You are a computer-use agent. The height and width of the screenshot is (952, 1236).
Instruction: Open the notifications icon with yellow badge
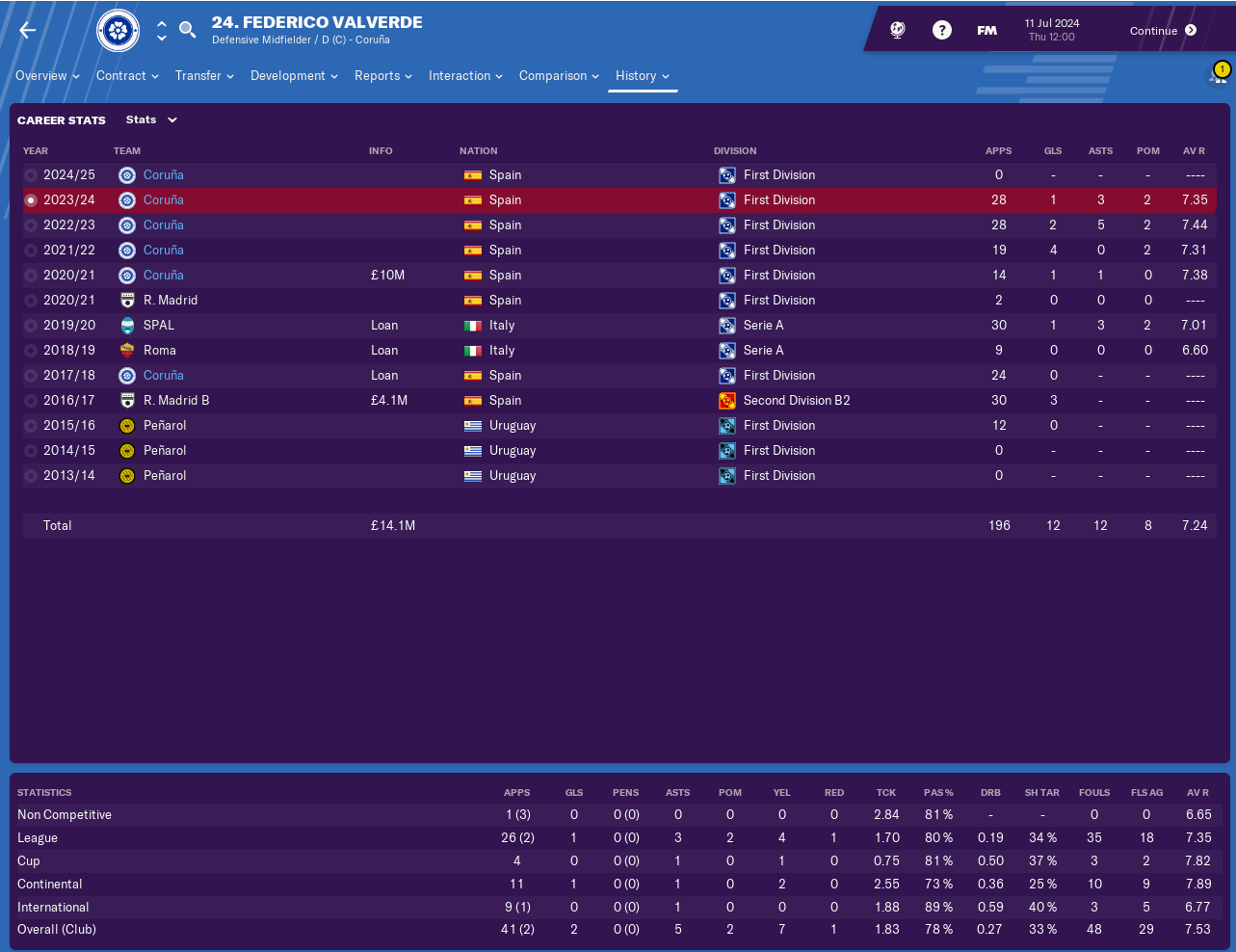[x=1218, y=75]
